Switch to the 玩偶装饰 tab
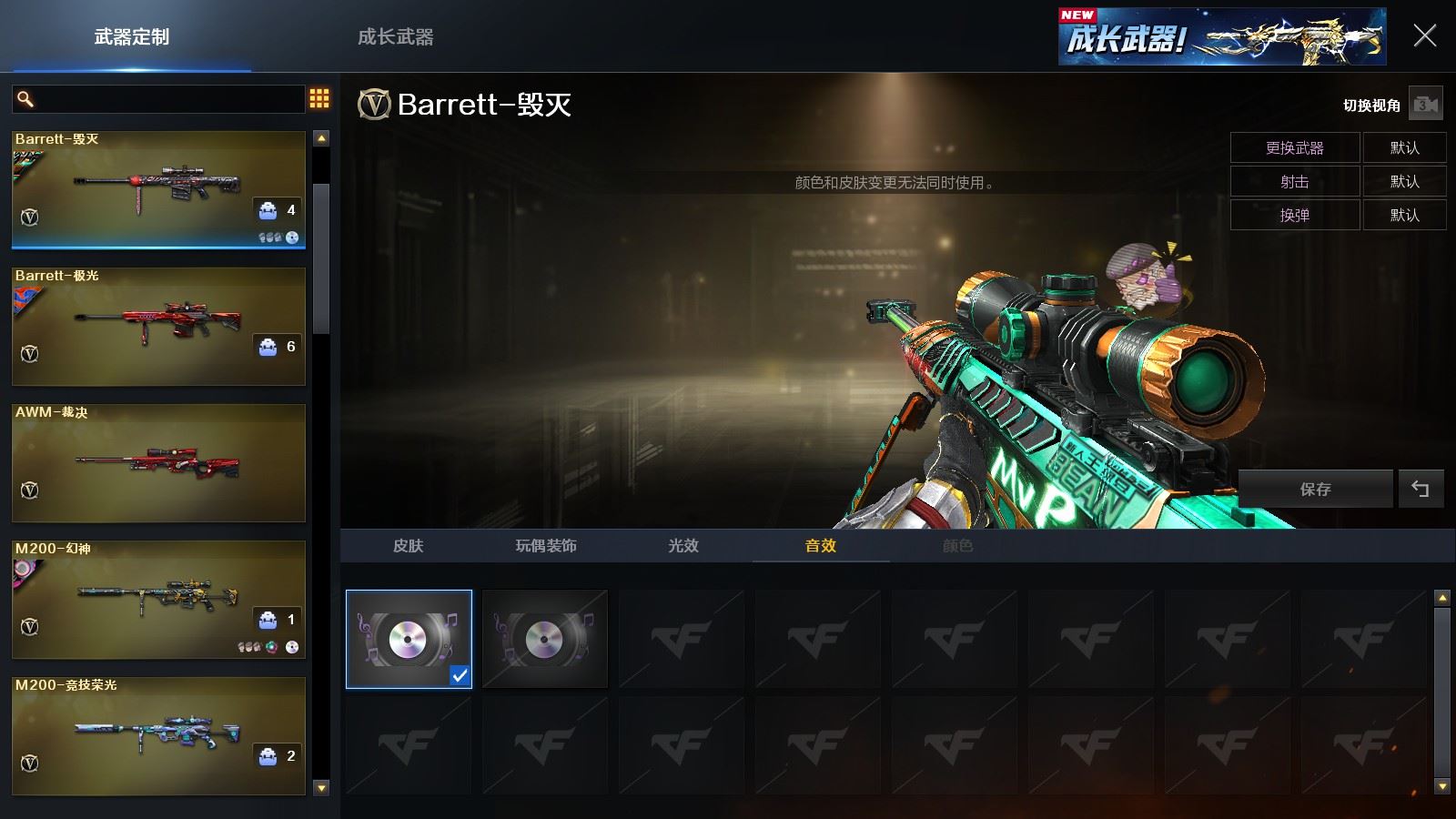 click(545, 546)
